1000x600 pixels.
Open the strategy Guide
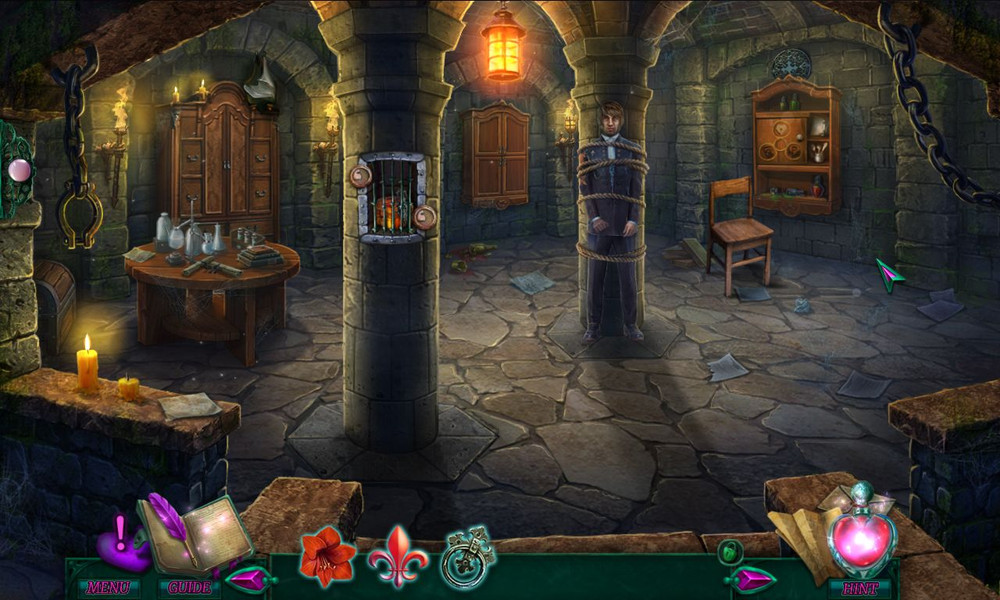pos(189,587)
